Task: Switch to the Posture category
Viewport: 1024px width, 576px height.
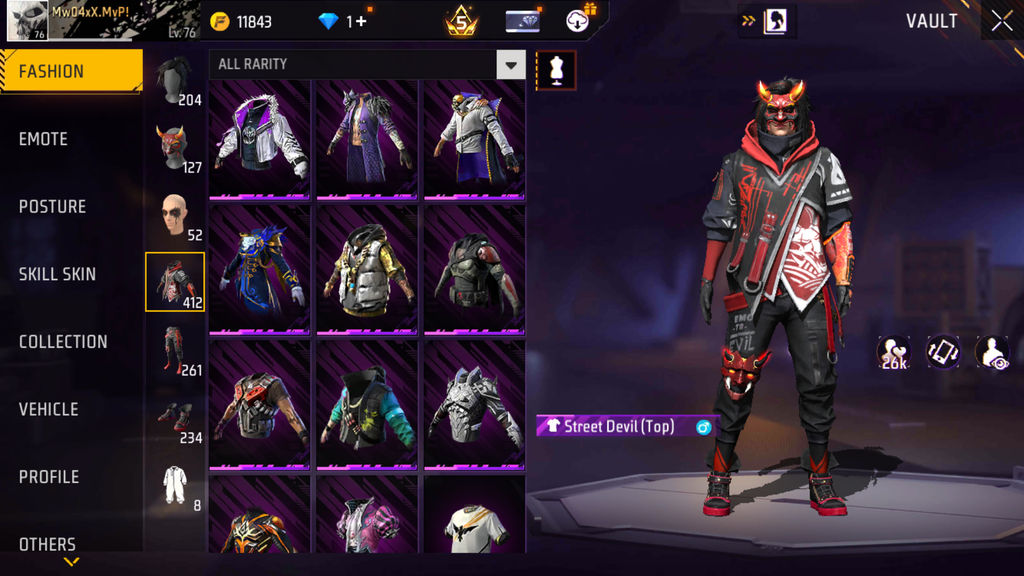Action: coord(52,207)
